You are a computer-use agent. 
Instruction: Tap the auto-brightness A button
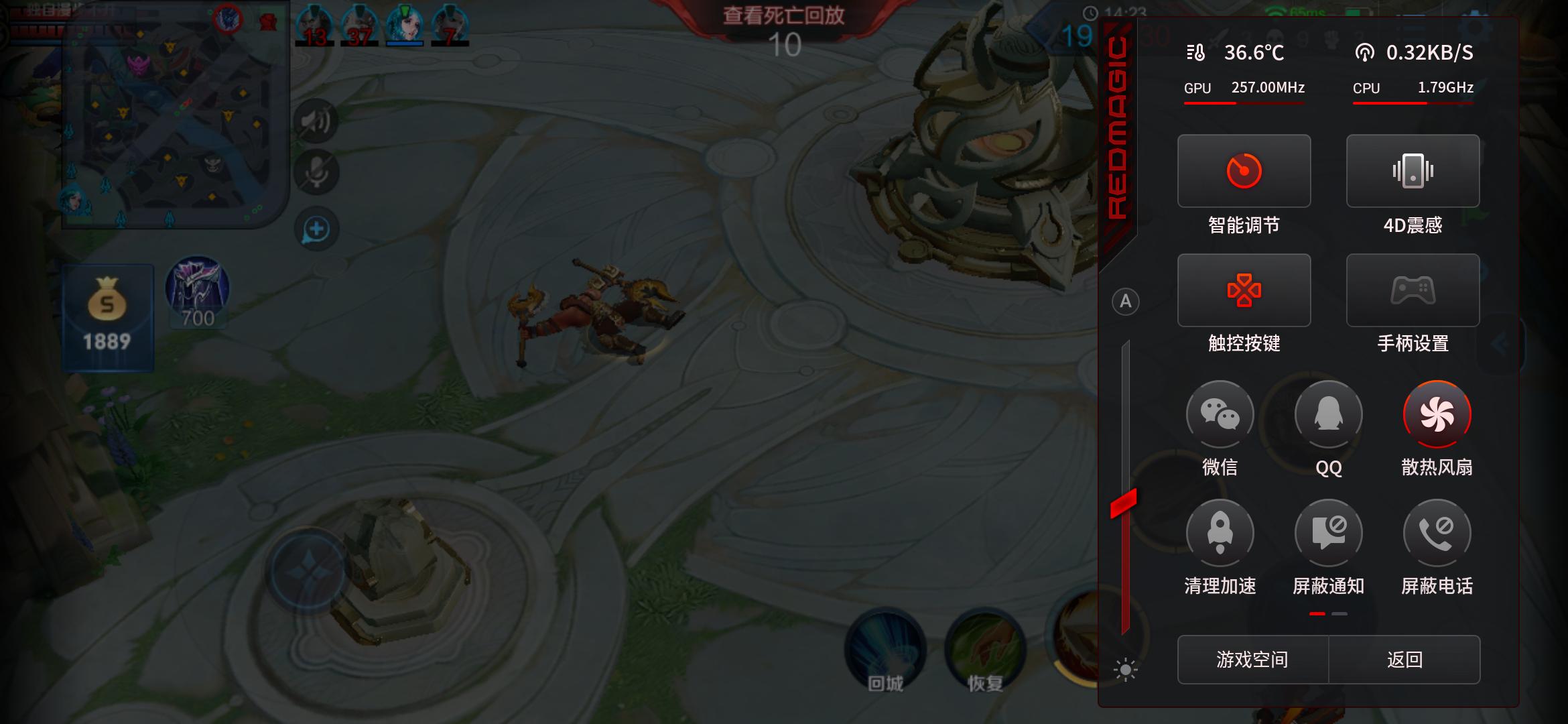(1126, 302)
